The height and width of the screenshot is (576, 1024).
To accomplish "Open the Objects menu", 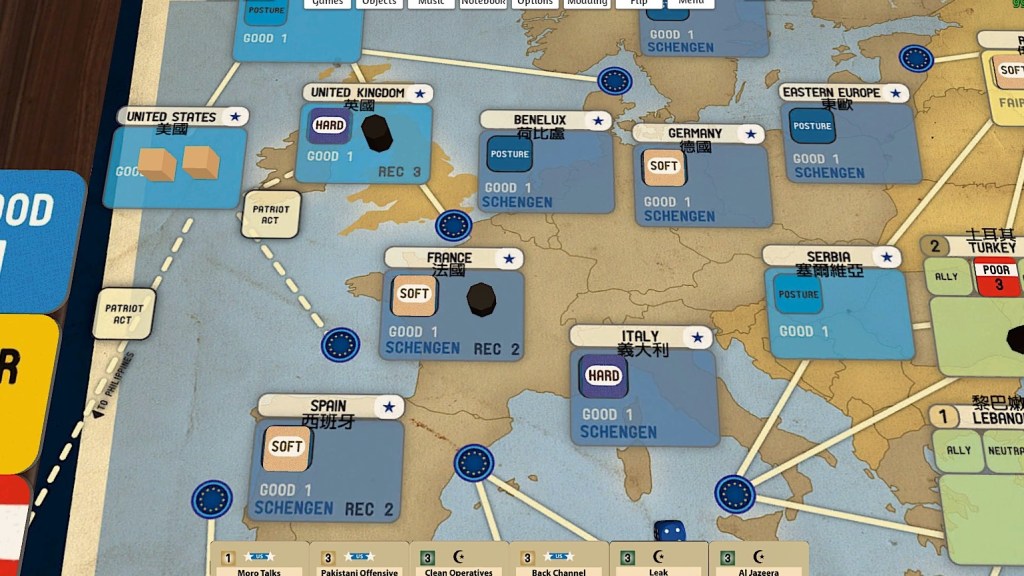I will (x=380, y=3).
